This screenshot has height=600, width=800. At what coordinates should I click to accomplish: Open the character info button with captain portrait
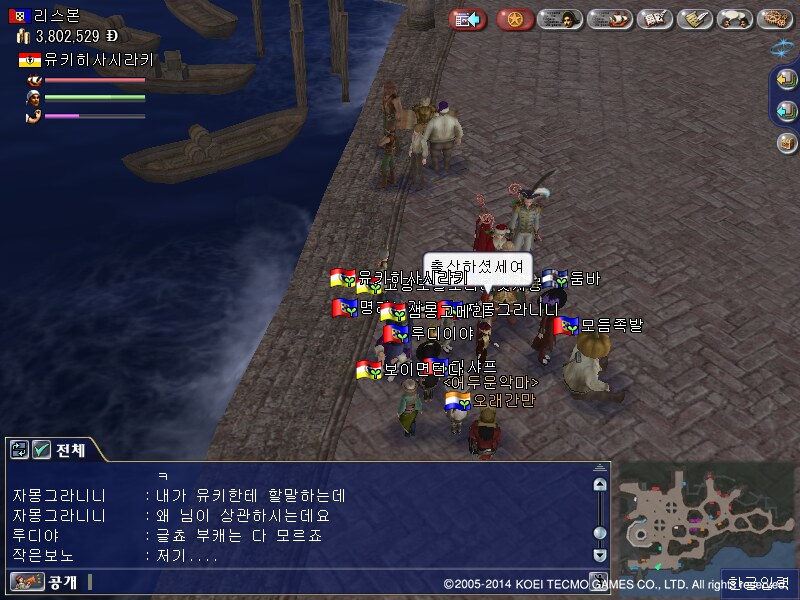[x=561, y=19]
